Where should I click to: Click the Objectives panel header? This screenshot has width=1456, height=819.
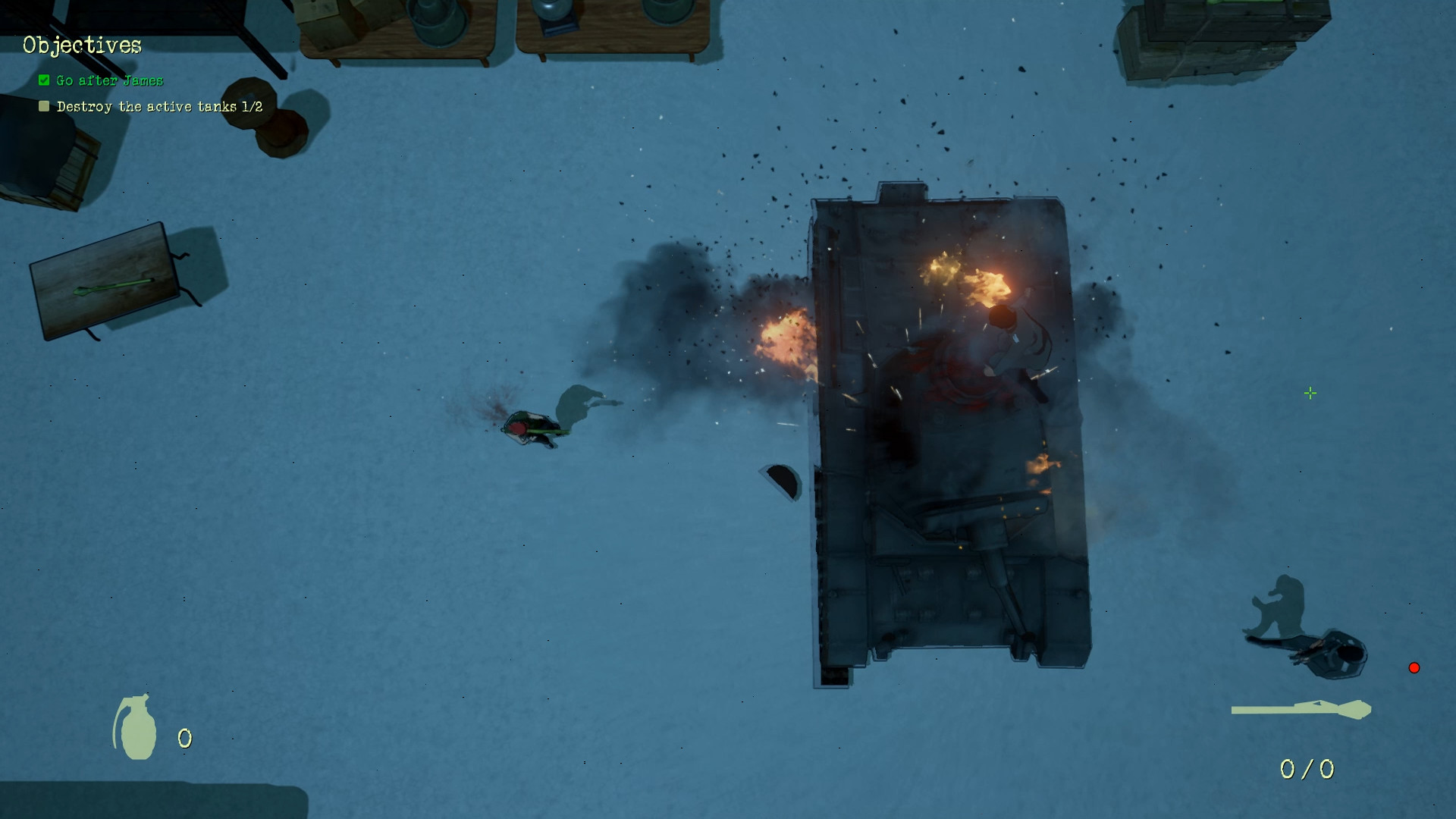[81, 45]
